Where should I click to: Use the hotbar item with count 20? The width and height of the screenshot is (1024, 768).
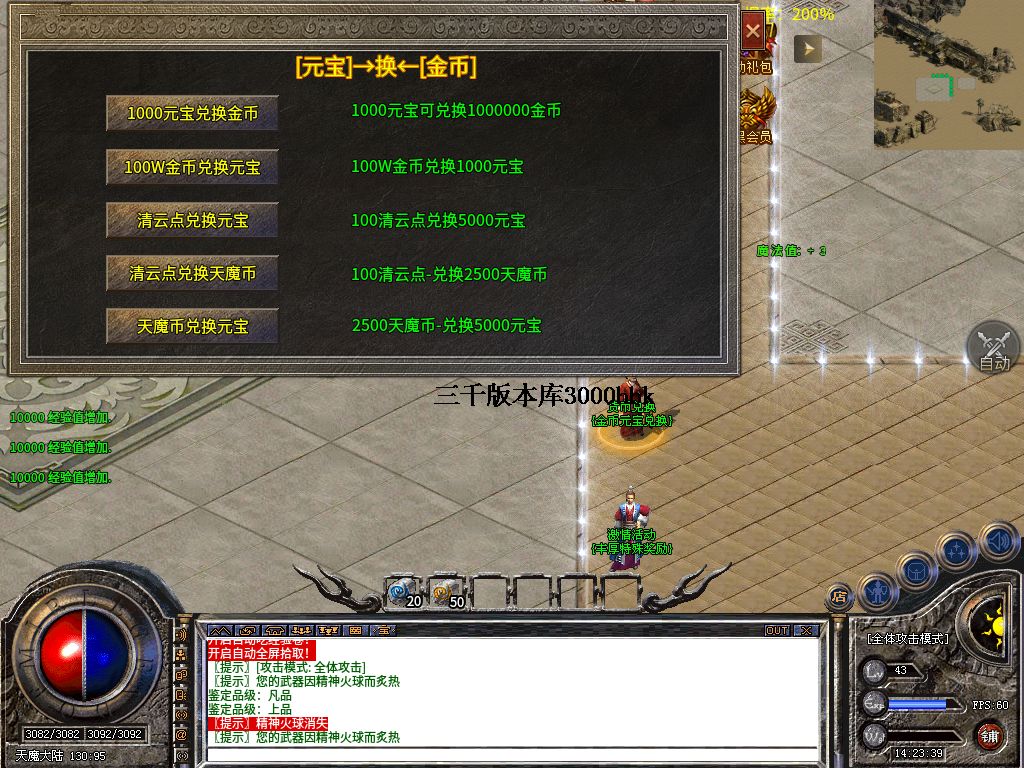pyautogui.click(x=405, y=593)
